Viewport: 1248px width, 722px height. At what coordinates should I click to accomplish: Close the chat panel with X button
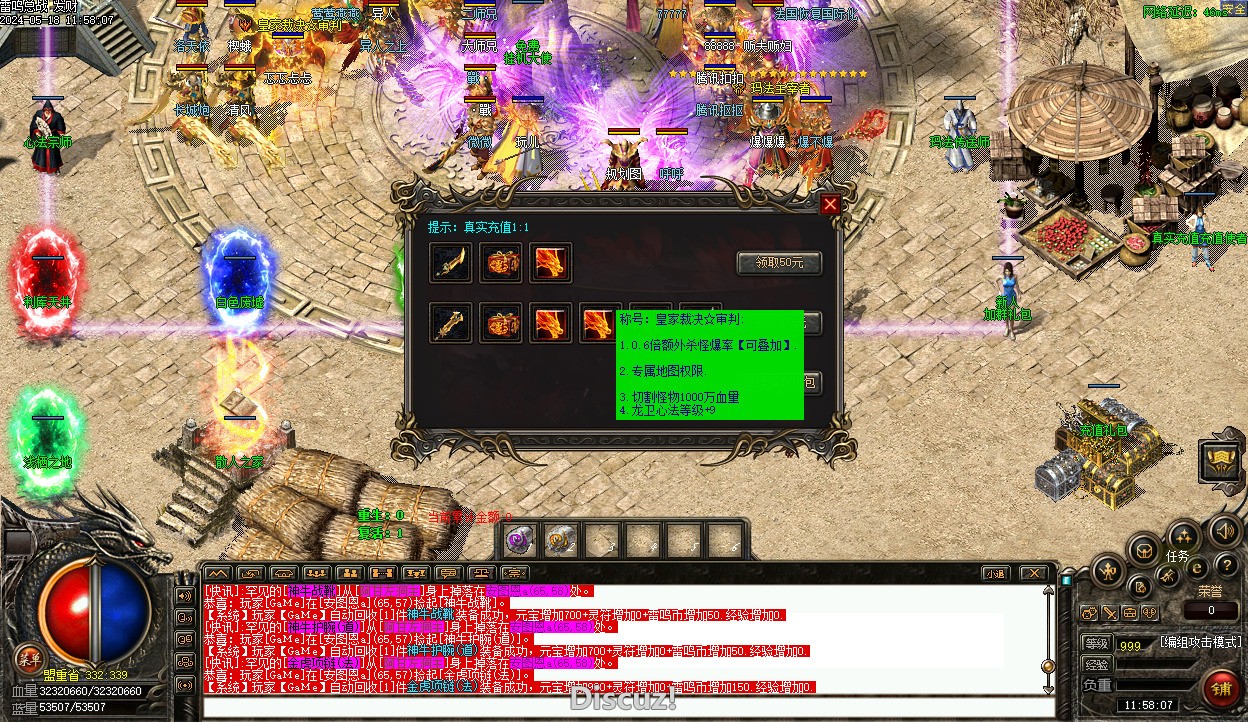(x=1033, y=573)
